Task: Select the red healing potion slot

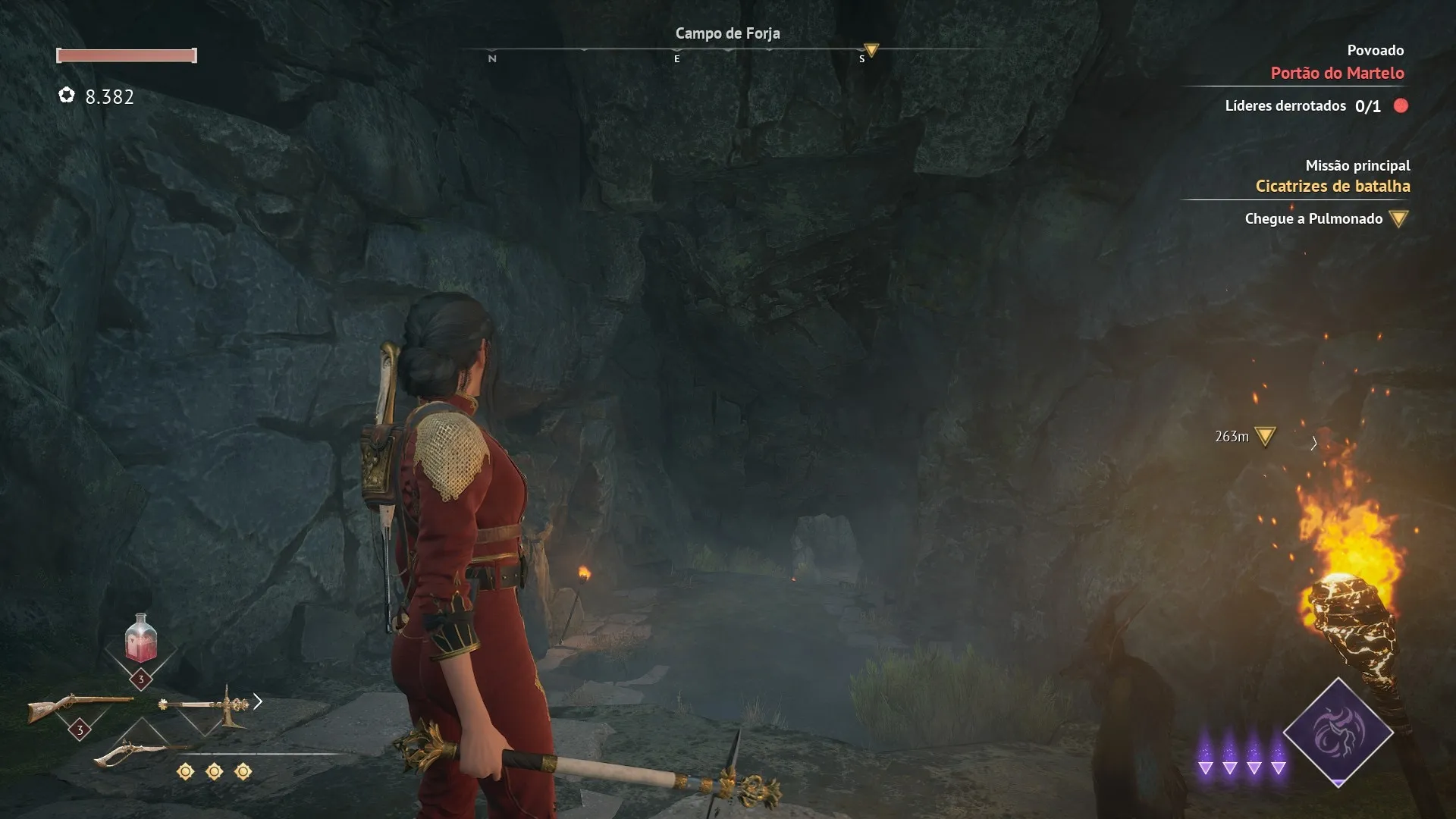Action: click(141, 639)
